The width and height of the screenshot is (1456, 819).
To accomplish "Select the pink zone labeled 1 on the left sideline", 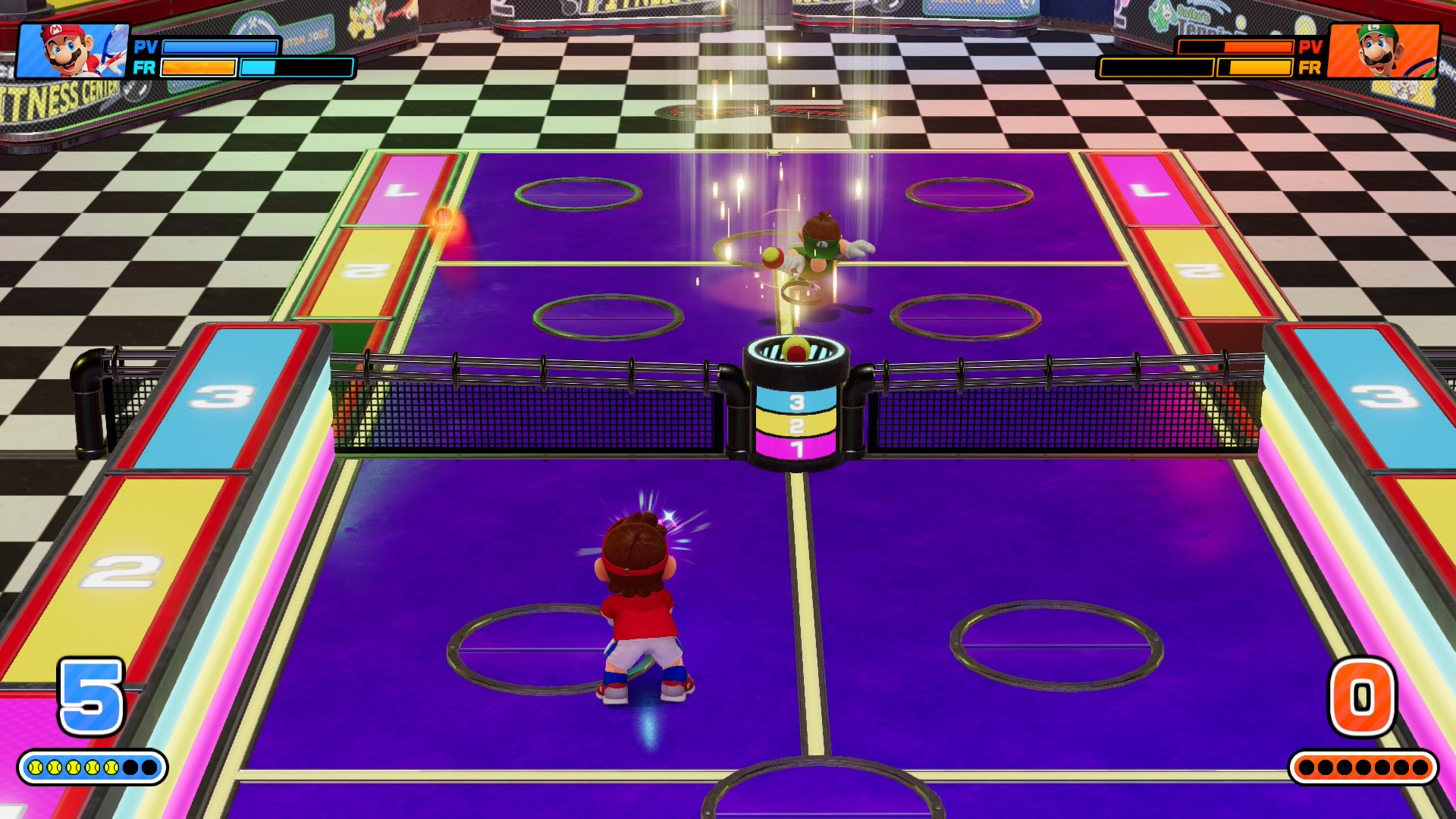I will (402, 190).
